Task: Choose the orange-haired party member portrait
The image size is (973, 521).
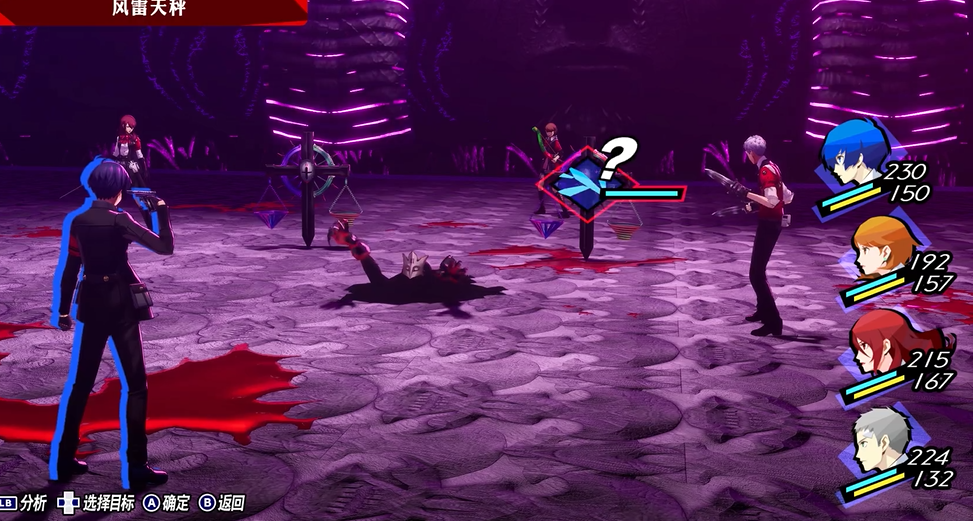Action: pos(881,246)
